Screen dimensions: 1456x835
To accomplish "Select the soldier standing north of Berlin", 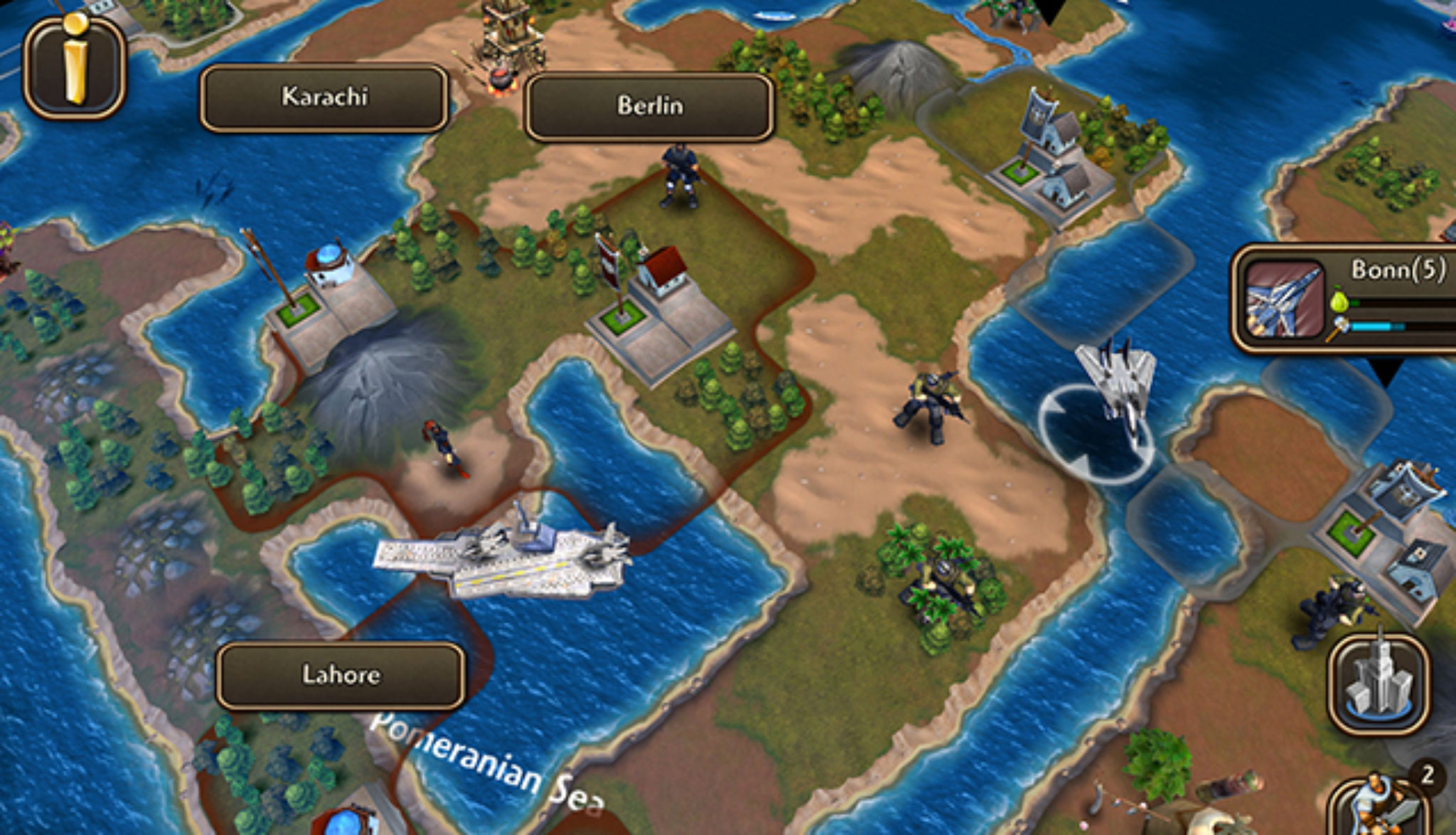I will (679, 178).
